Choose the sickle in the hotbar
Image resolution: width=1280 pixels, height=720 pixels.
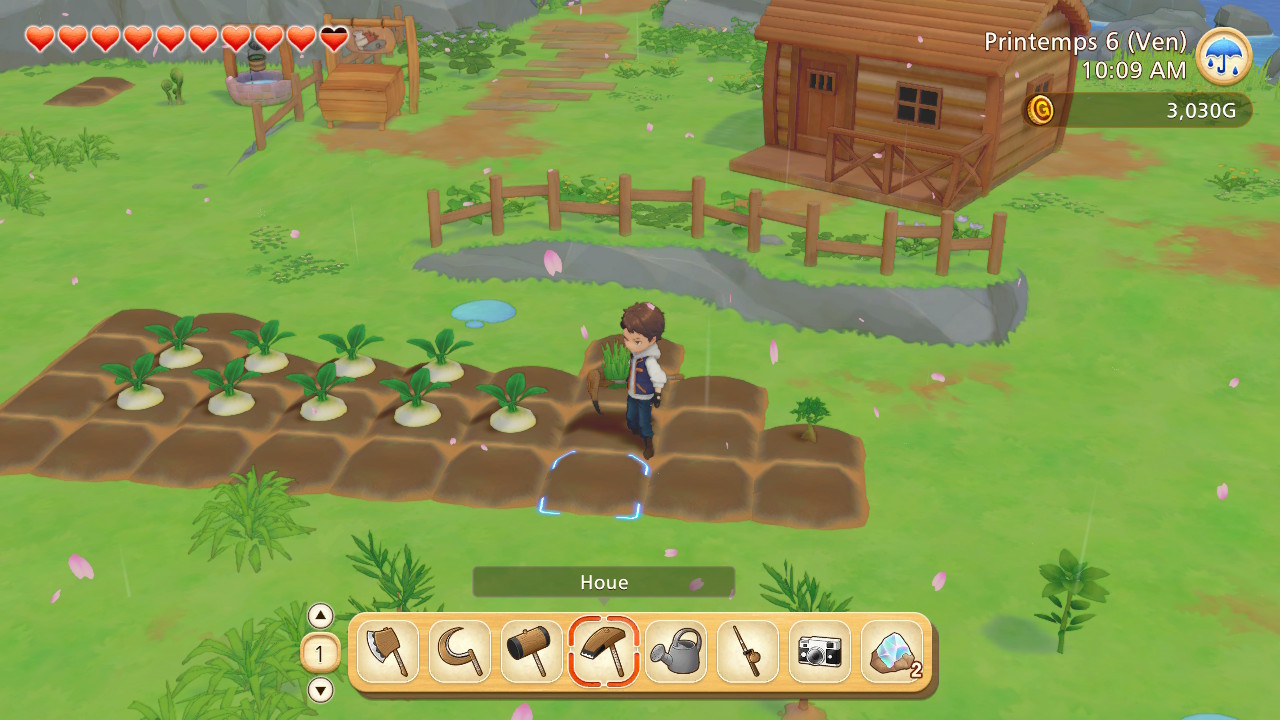tap(460, 652)
